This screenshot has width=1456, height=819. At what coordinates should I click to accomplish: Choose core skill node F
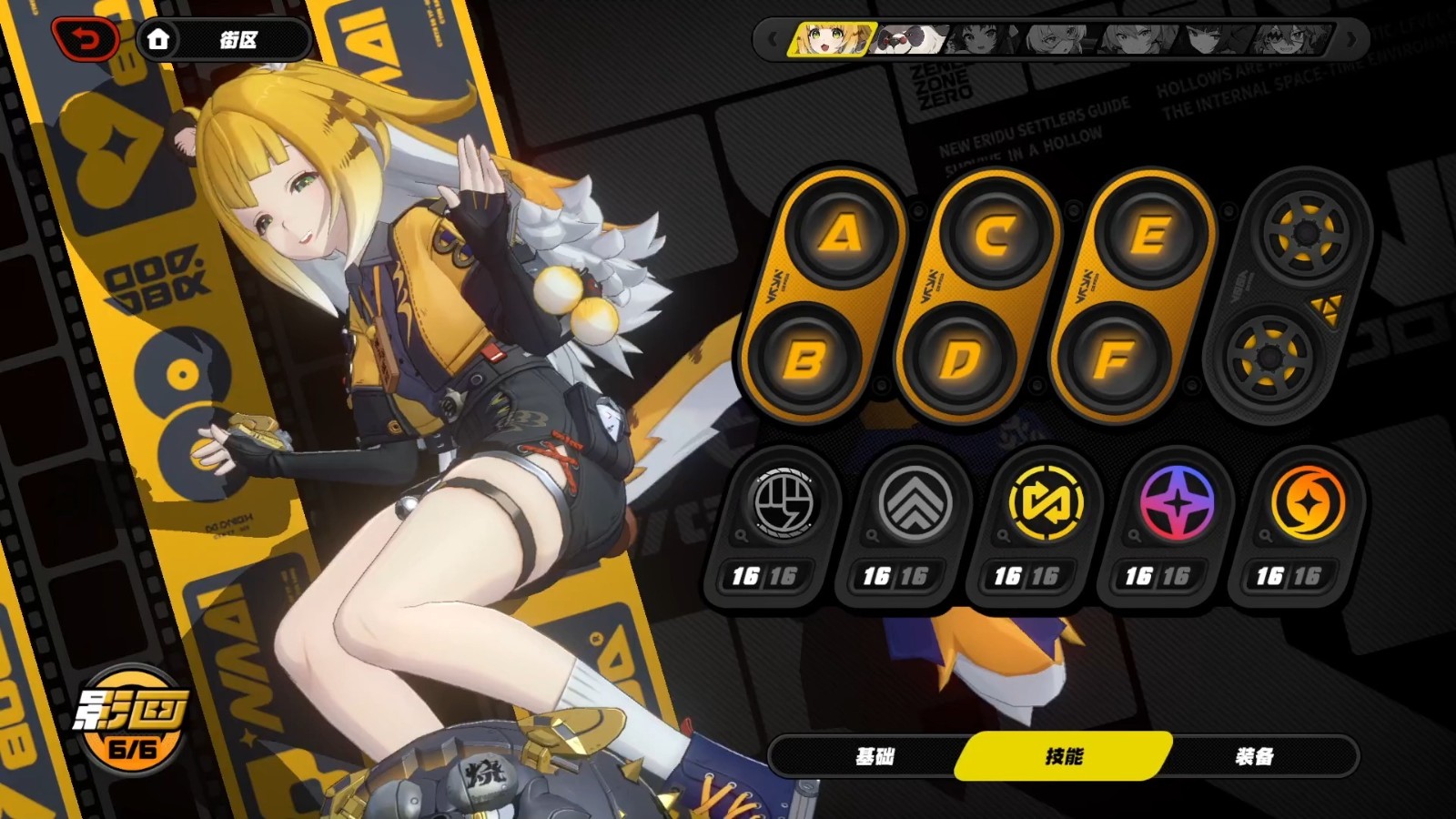coord(1114,359)
